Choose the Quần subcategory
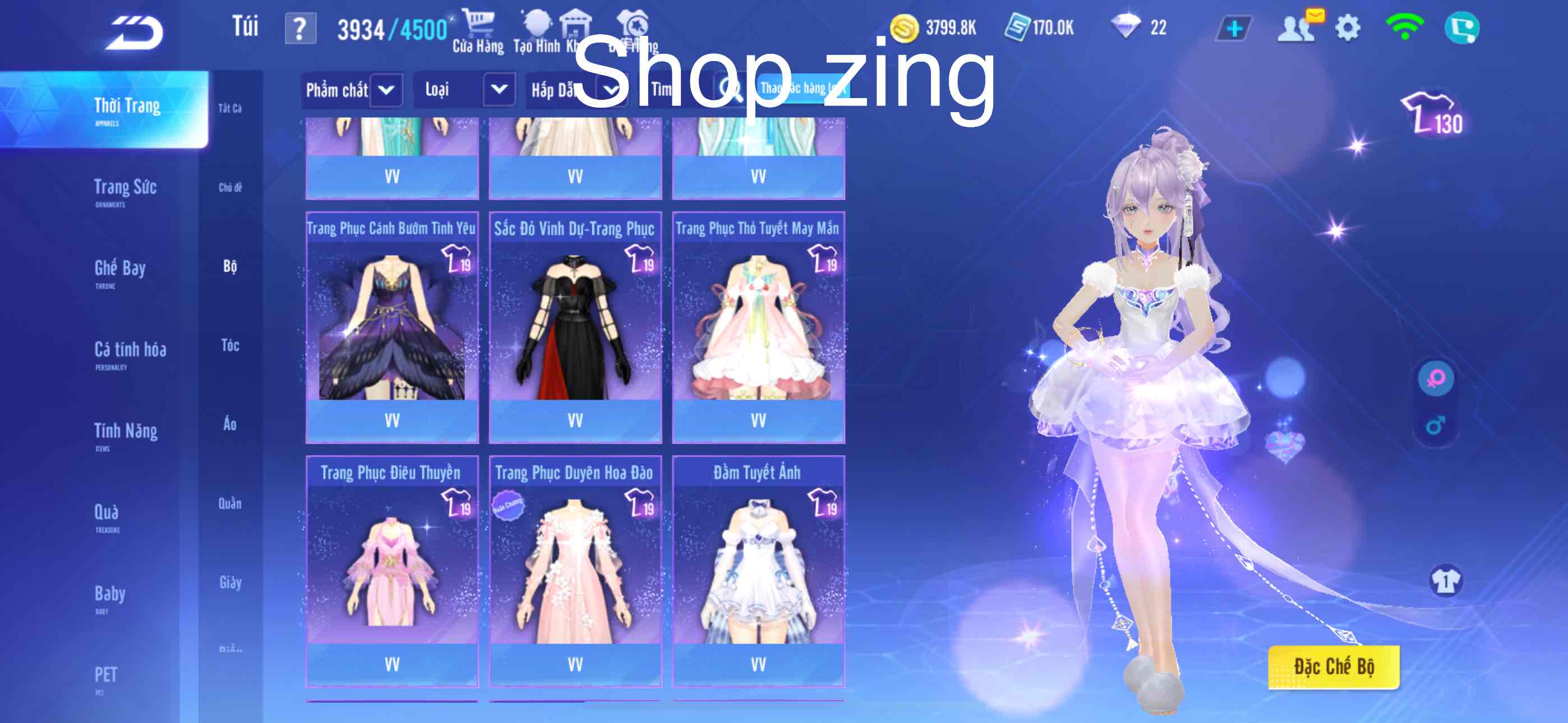 [x=230, y=503]
